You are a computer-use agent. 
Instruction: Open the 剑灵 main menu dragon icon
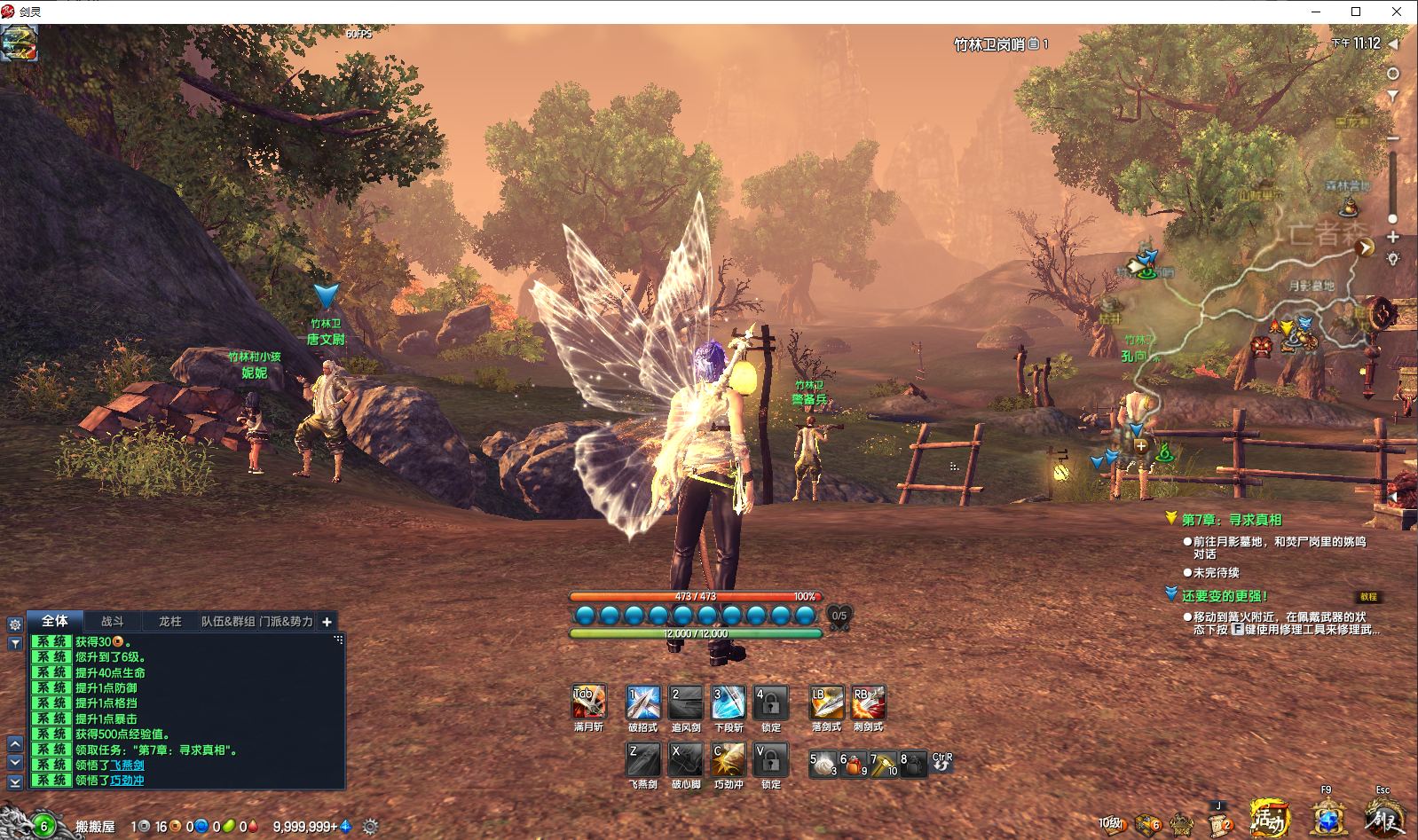click(x=1384, y=818)
